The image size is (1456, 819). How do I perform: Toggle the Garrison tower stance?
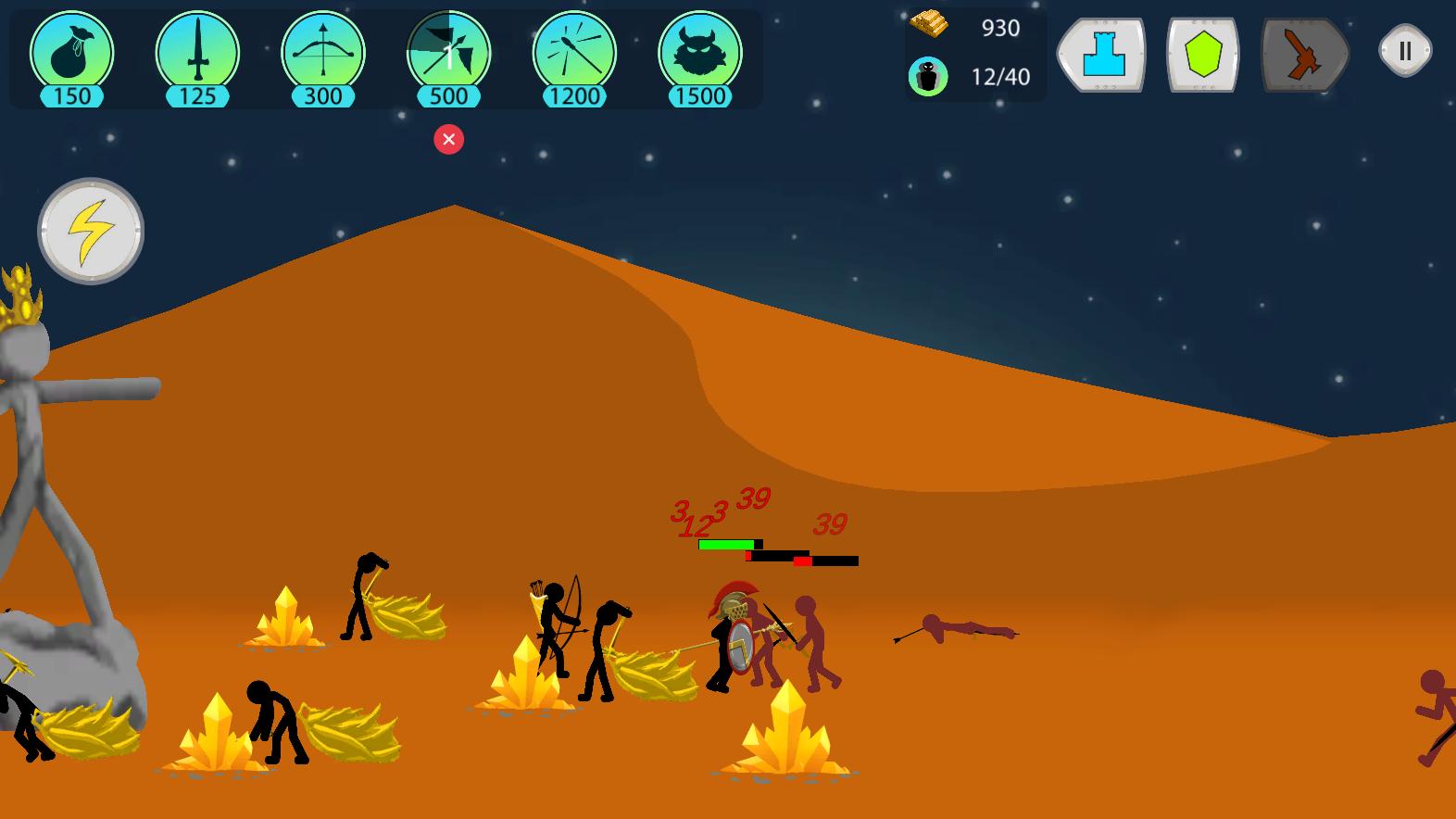1100,54
